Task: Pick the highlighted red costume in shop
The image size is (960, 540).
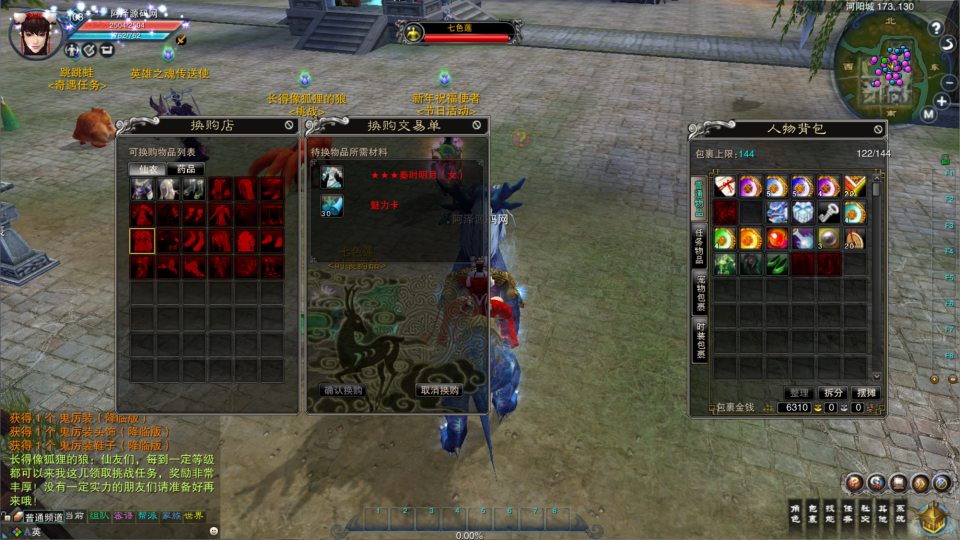Action: tap(142, 241)
